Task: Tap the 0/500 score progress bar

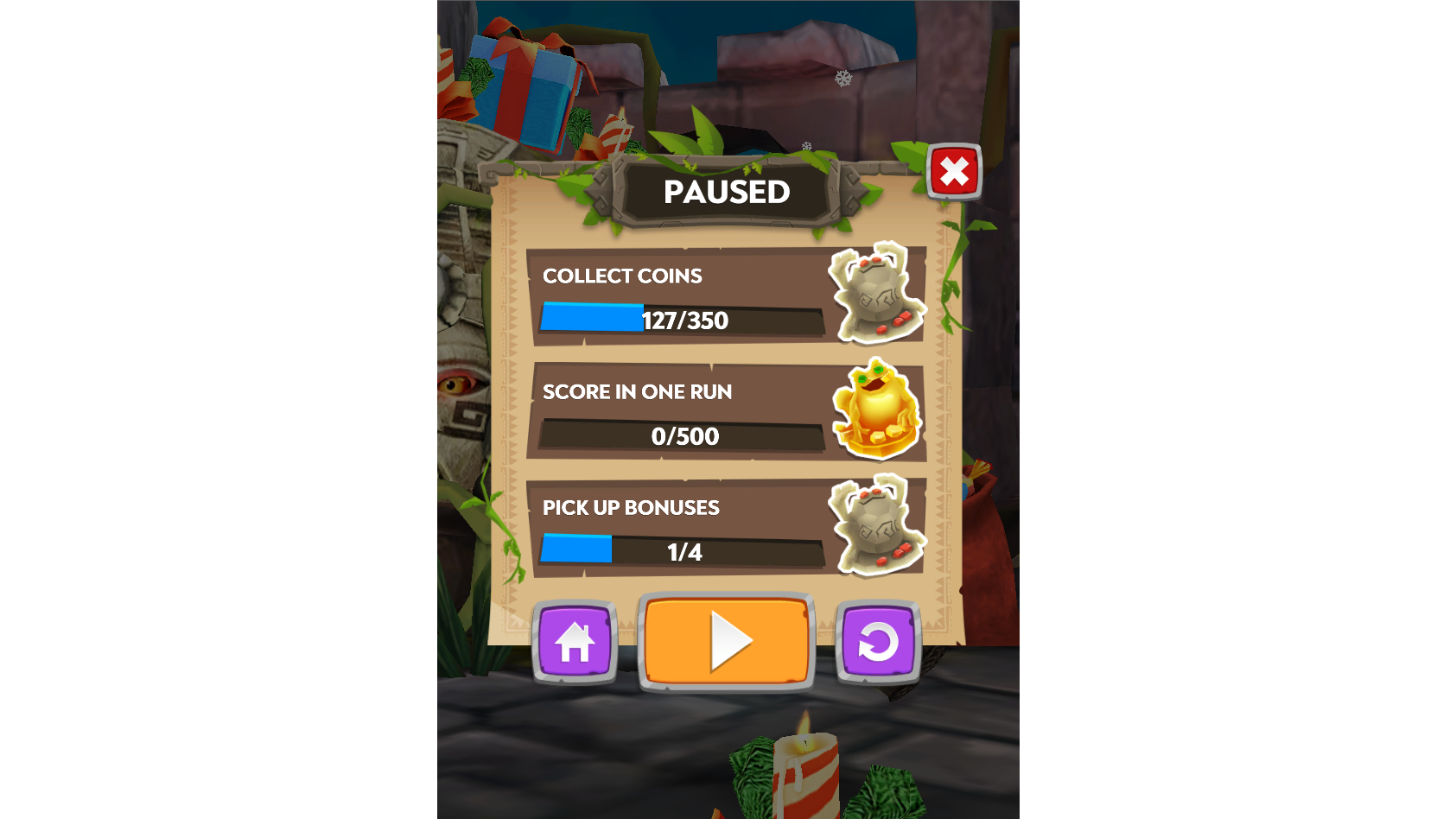Action: point(683,436)
